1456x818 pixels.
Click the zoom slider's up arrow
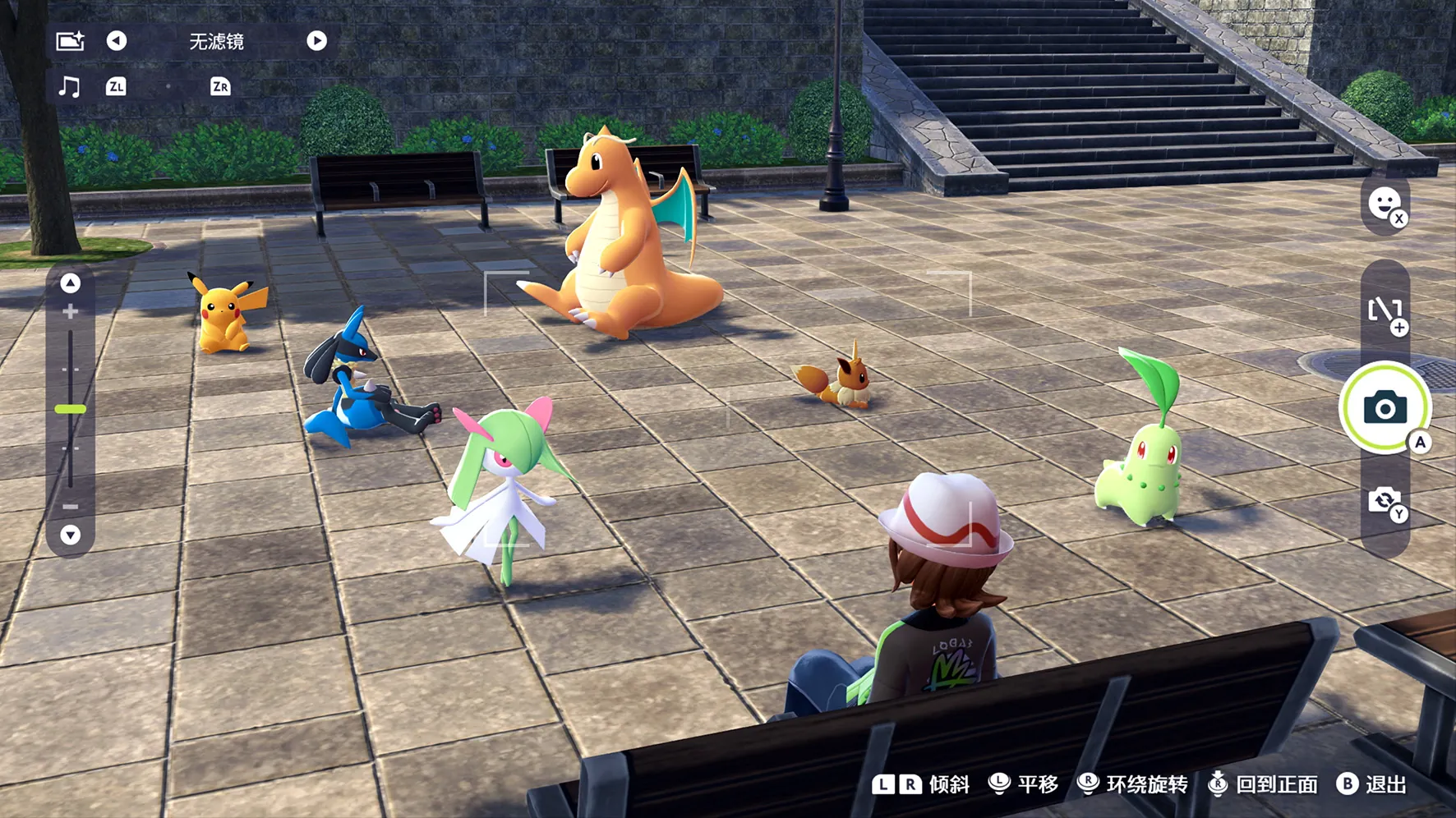coord(71,283)
